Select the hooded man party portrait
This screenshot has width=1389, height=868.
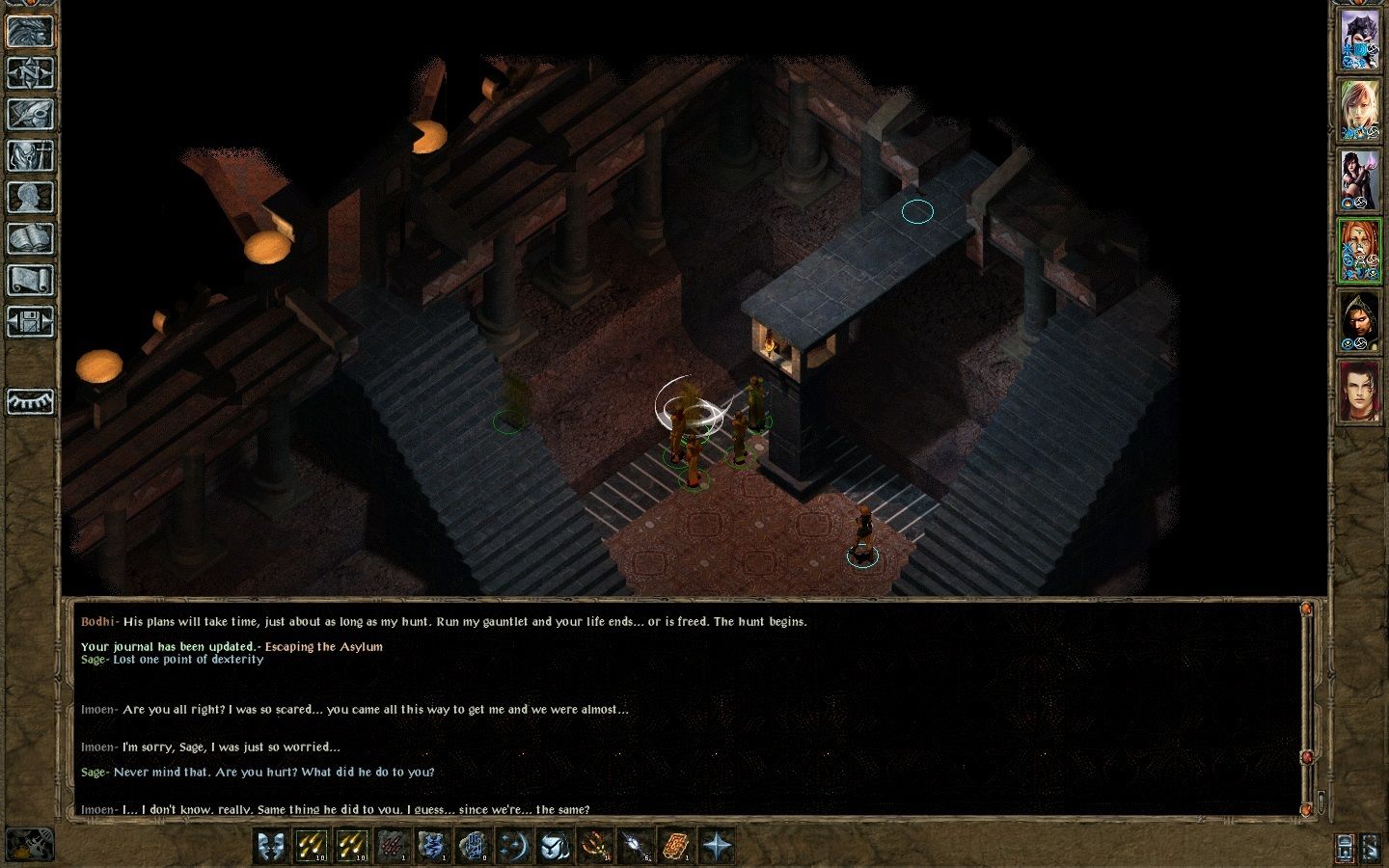1359,321
